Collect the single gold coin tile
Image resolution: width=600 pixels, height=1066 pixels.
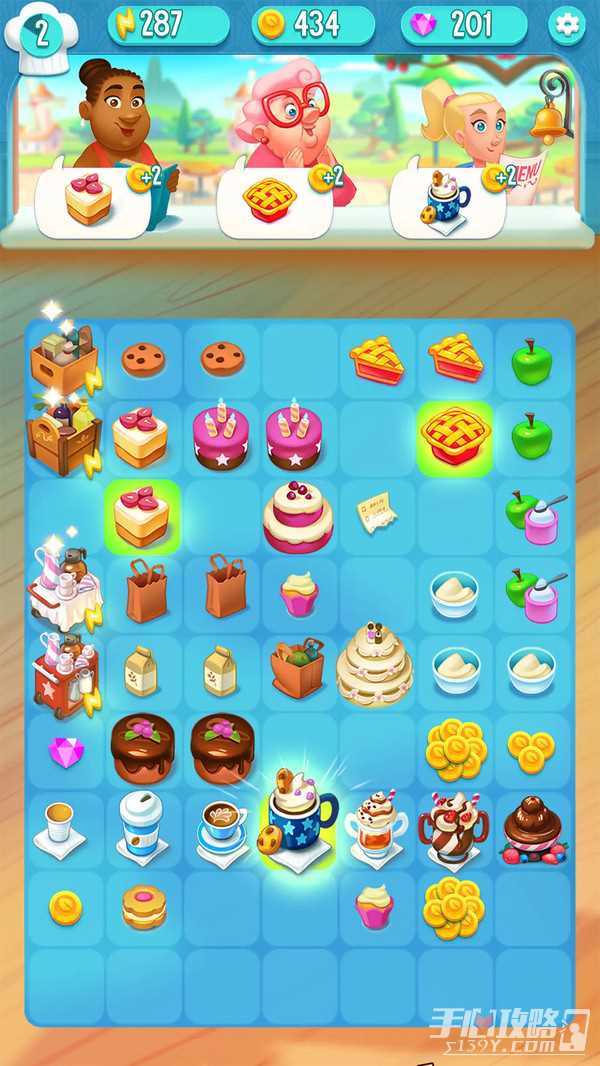pos(65,906)
